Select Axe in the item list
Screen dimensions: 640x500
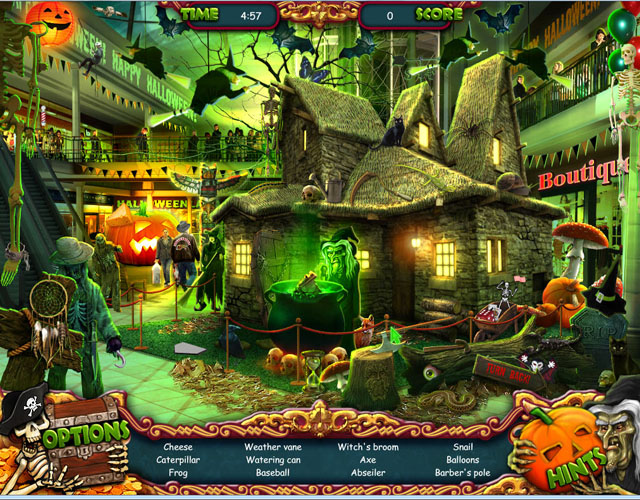368,460
